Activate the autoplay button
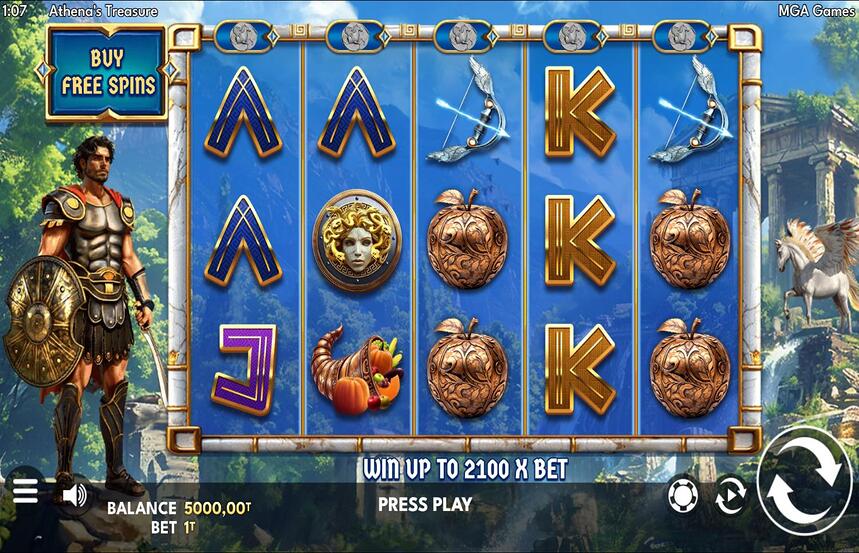Image resolution: width=859 pixels, height=553 pixels. [x=730, y=496]
